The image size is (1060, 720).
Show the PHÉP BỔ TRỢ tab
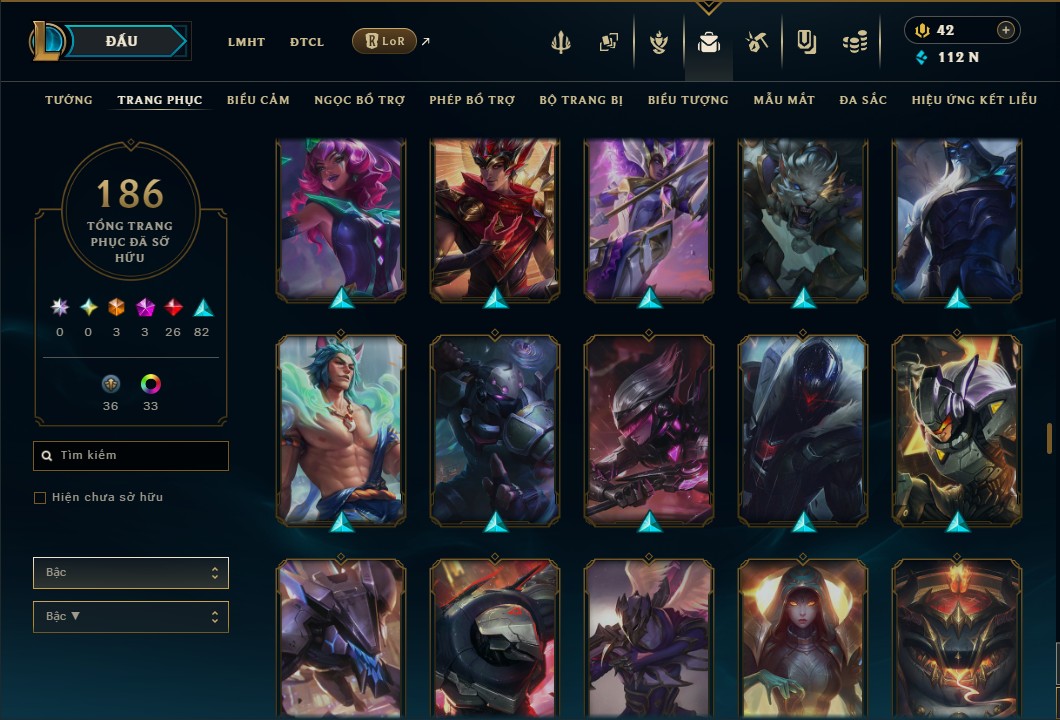tap(472, 100)
